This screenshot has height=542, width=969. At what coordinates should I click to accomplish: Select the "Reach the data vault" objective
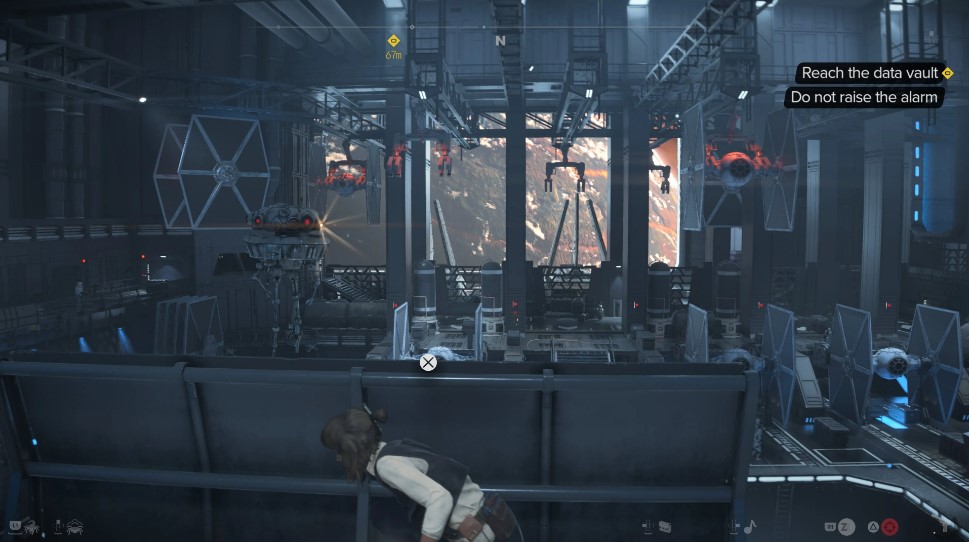(870, 73)
